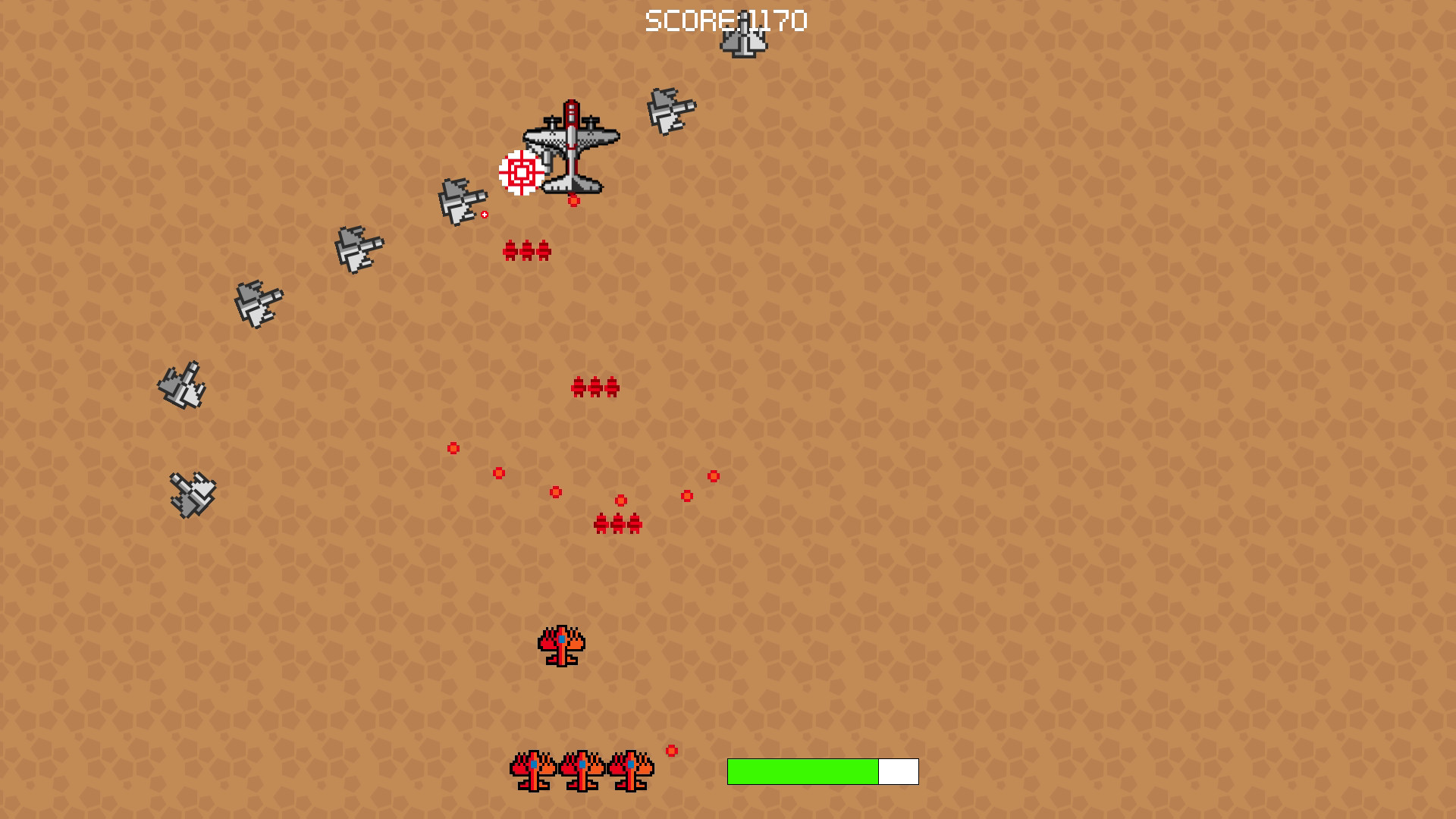Click the red bullet in the middle of the arc

[x=557, y=491]
